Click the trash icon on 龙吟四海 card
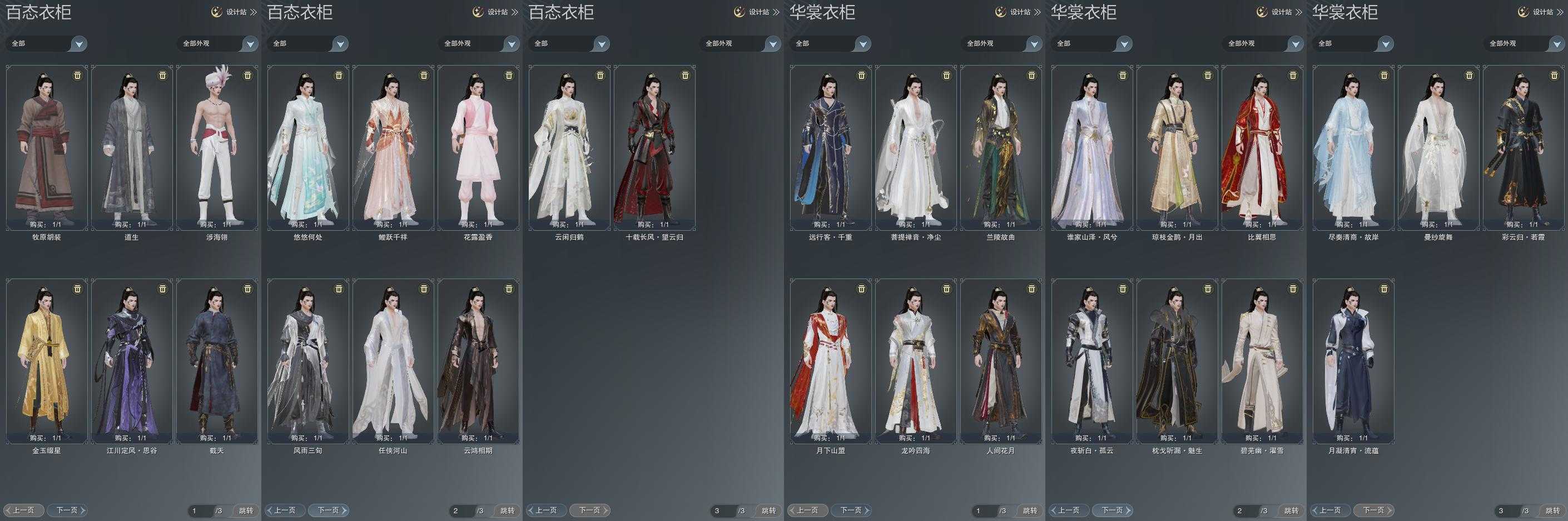Screen dimensions: 1568x521 [946, 289]
